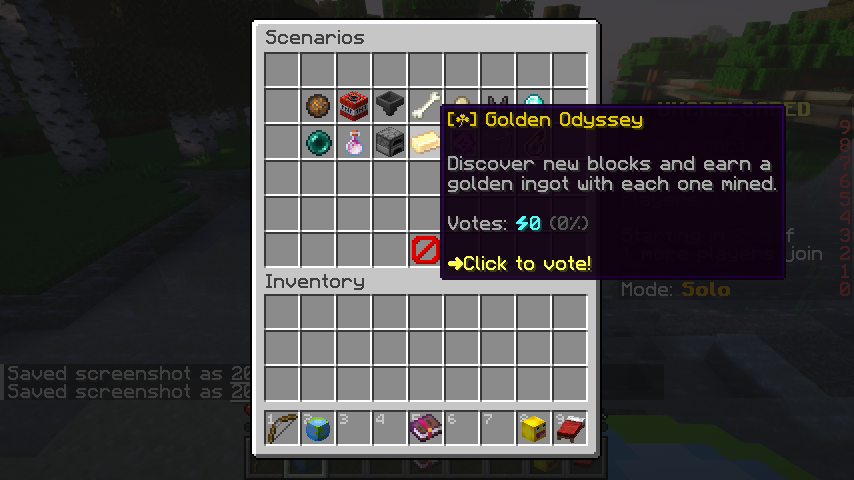
Task: Click the red bed hotbar slot
Action: [570, 428]
